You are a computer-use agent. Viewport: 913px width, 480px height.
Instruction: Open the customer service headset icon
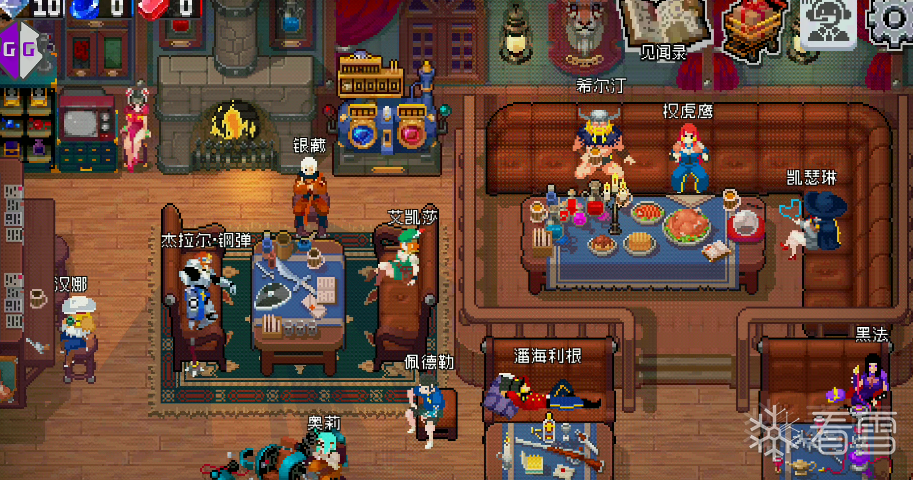click(x=827, y=24)
